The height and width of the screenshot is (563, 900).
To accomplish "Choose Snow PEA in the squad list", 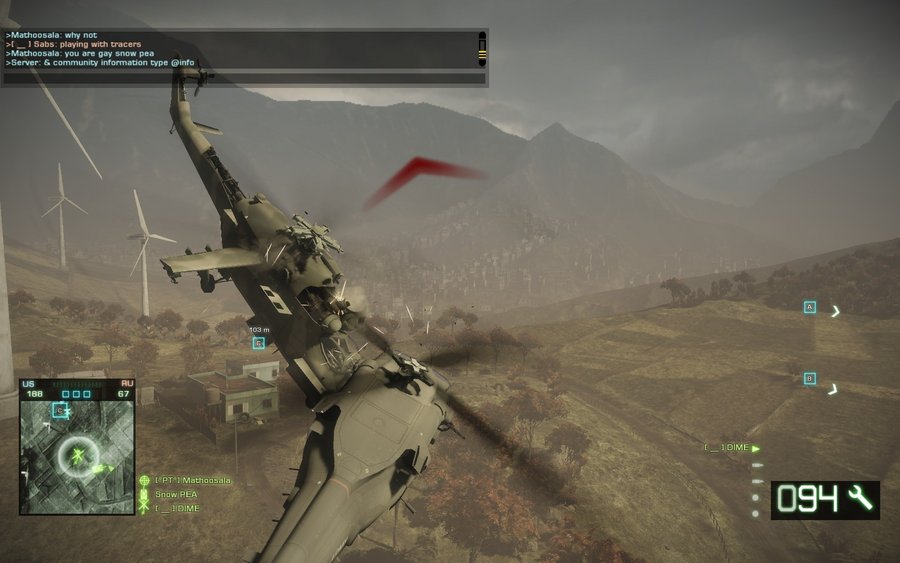I will coord(176,495).
